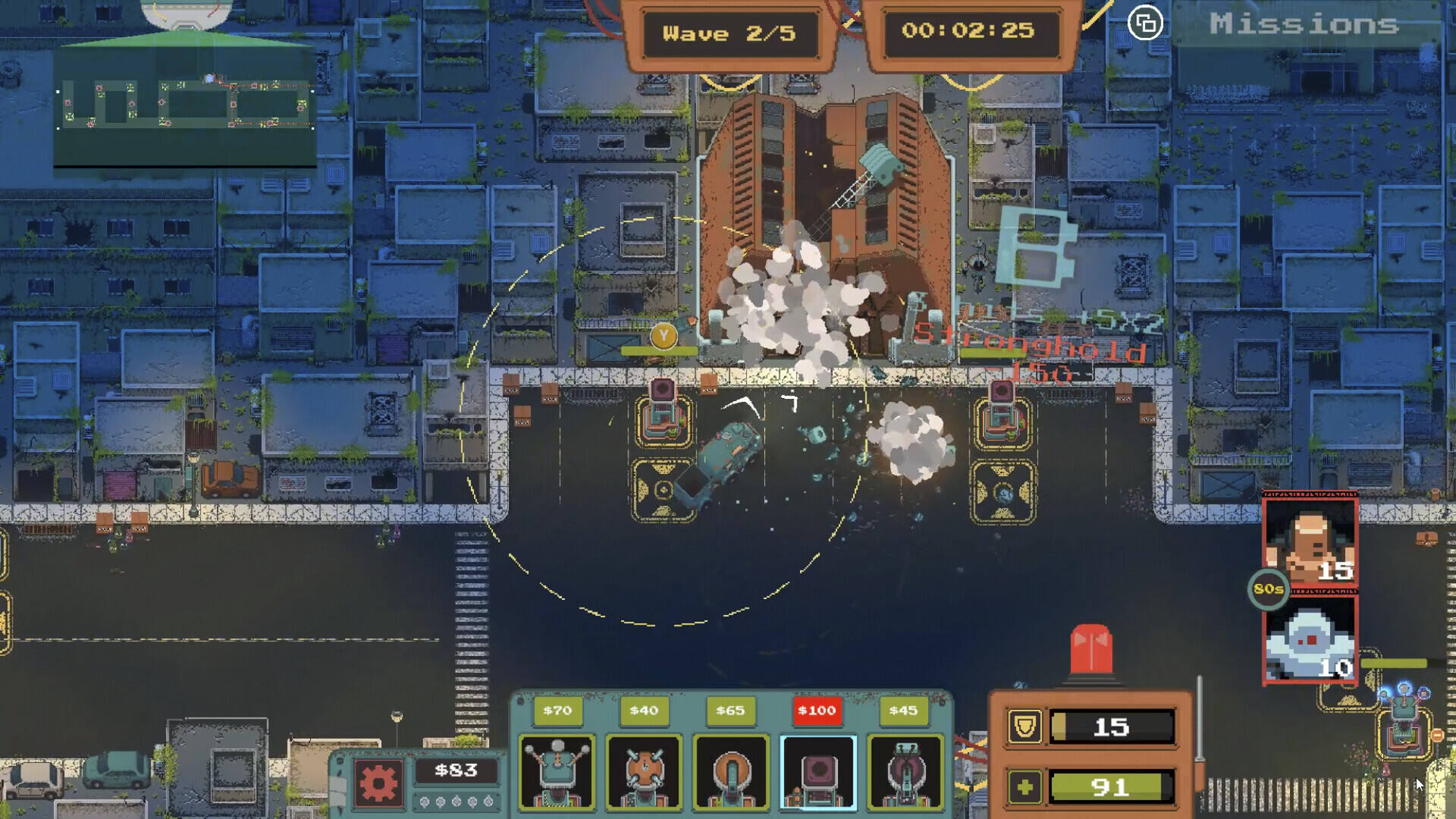Click the minimap of the city route
The height and width of the screenshot is (819, 1456).
pyautogui.click(x=185, y=104)
